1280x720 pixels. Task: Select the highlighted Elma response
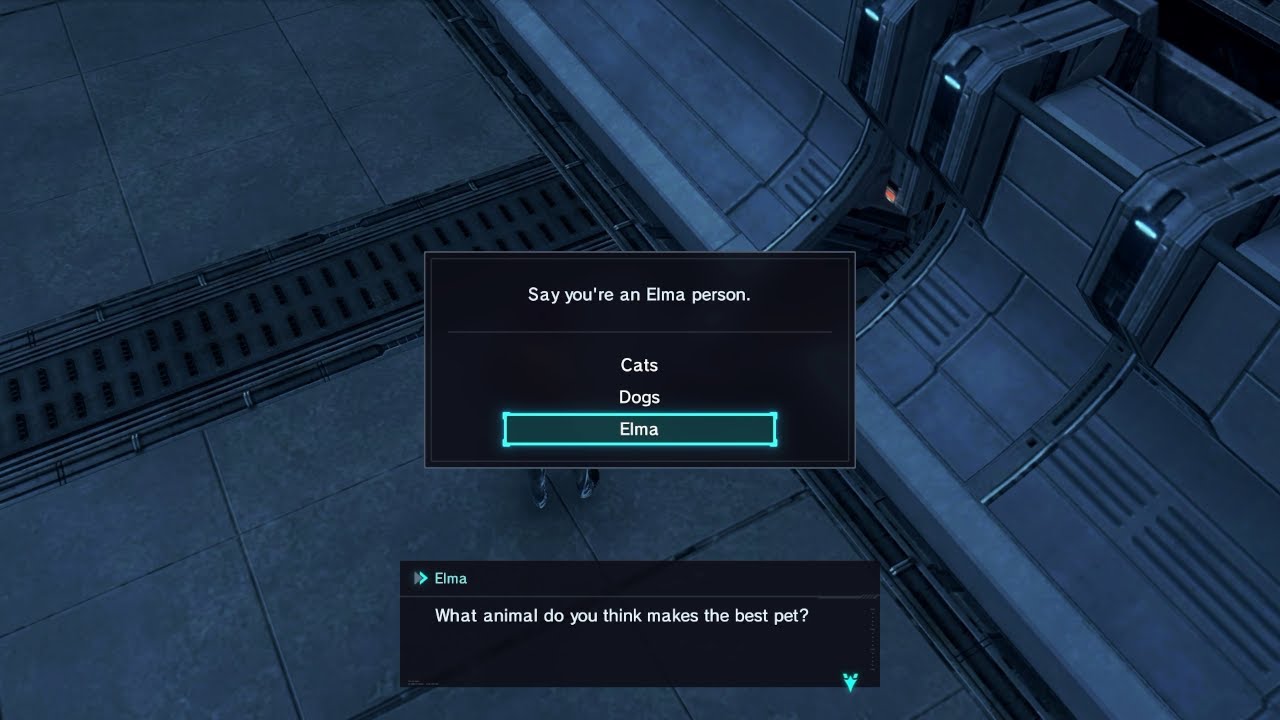(x=639, y=430)
